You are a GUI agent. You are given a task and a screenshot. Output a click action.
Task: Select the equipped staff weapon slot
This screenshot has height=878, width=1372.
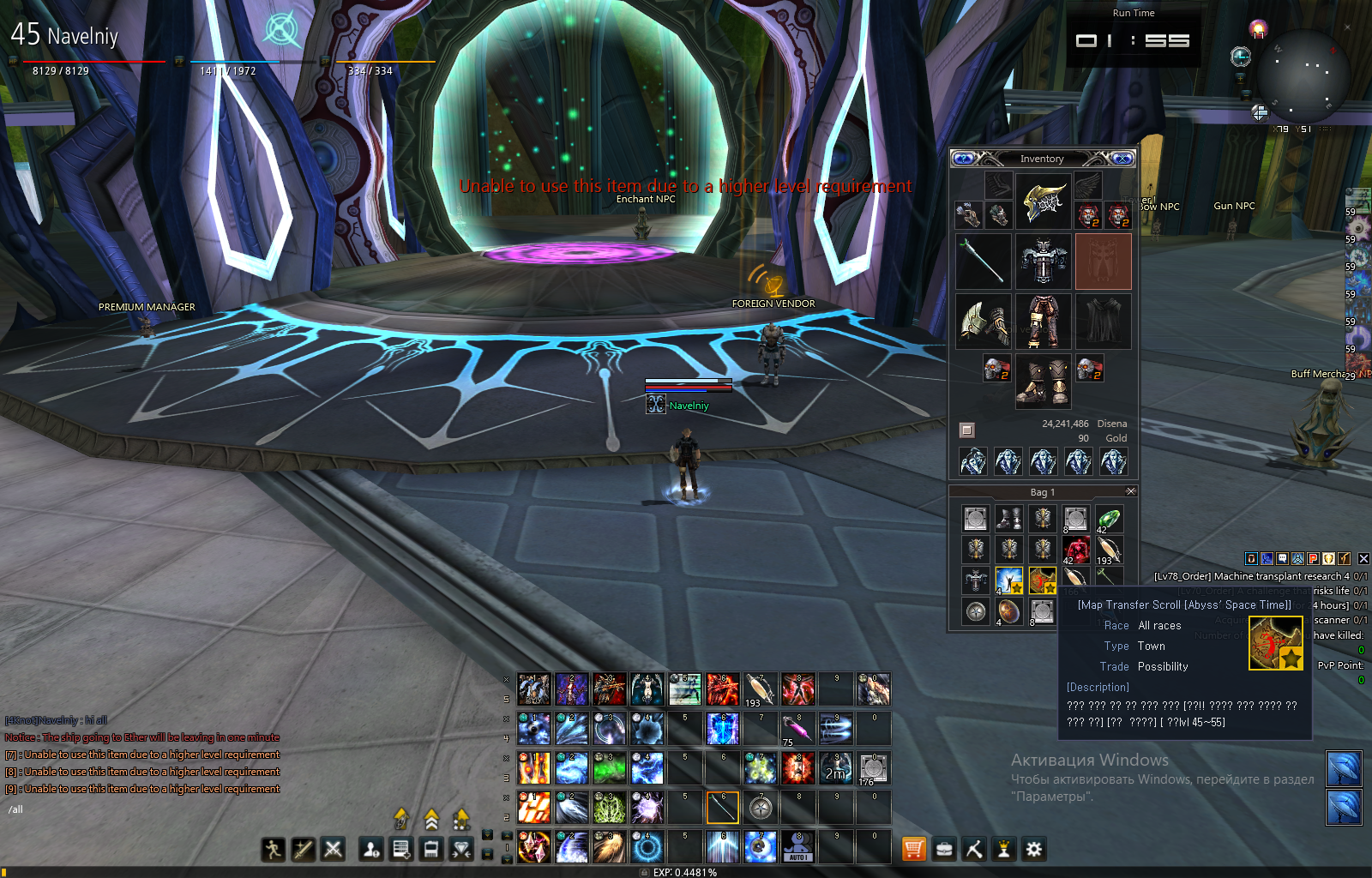[x=984, y=261]
